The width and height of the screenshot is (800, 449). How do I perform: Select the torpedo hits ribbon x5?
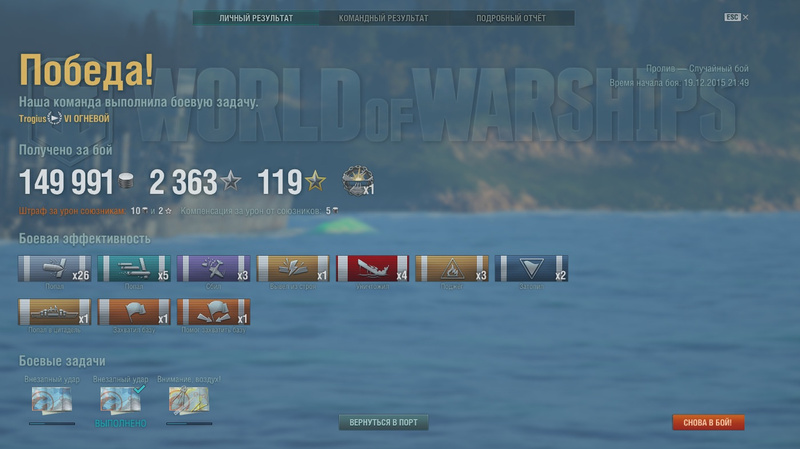[x=134, y=270]
